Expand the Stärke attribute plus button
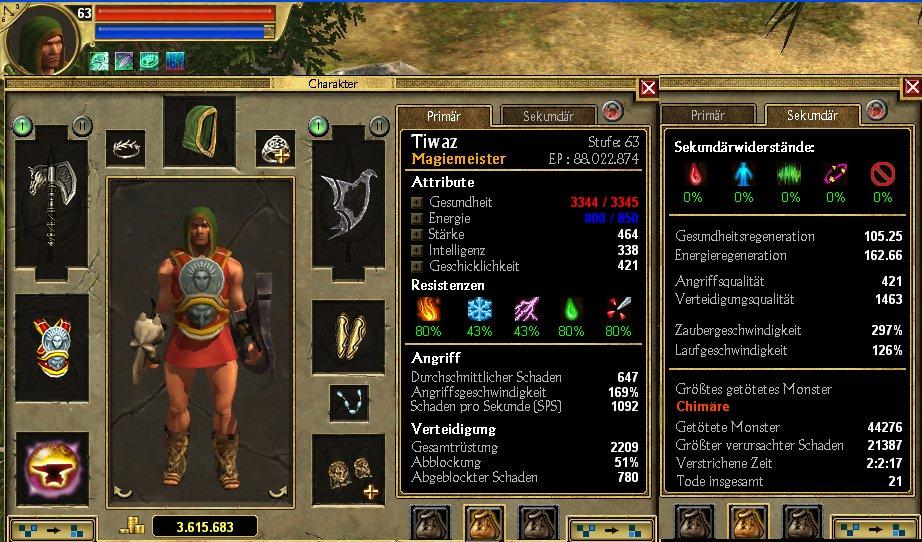 416,235
